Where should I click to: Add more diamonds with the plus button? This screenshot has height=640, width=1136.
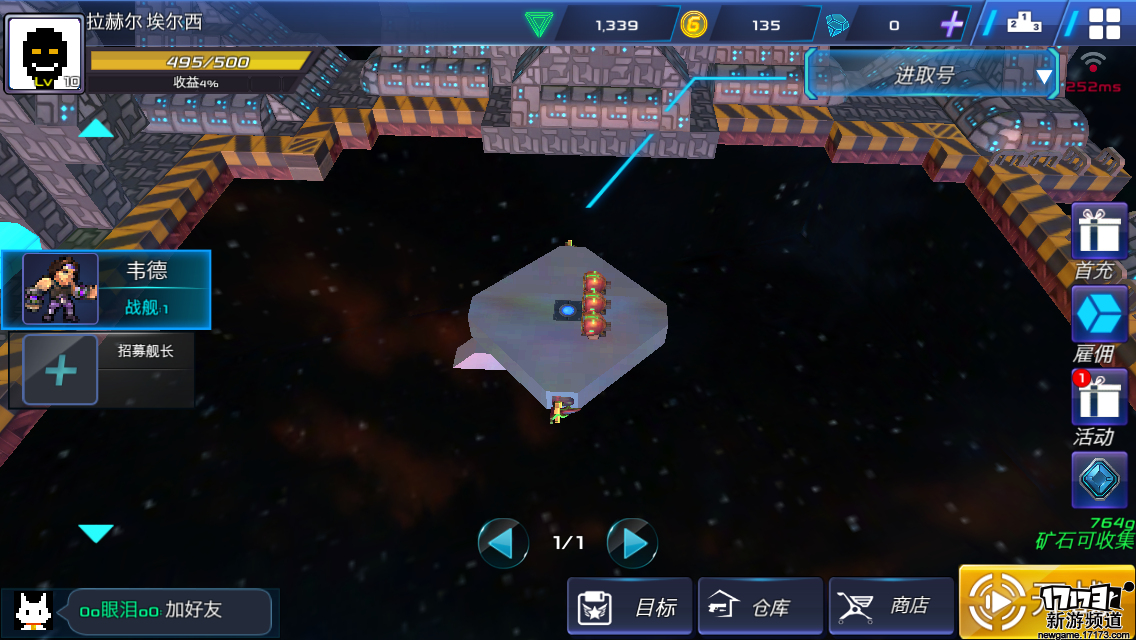(x=951, y=23)
